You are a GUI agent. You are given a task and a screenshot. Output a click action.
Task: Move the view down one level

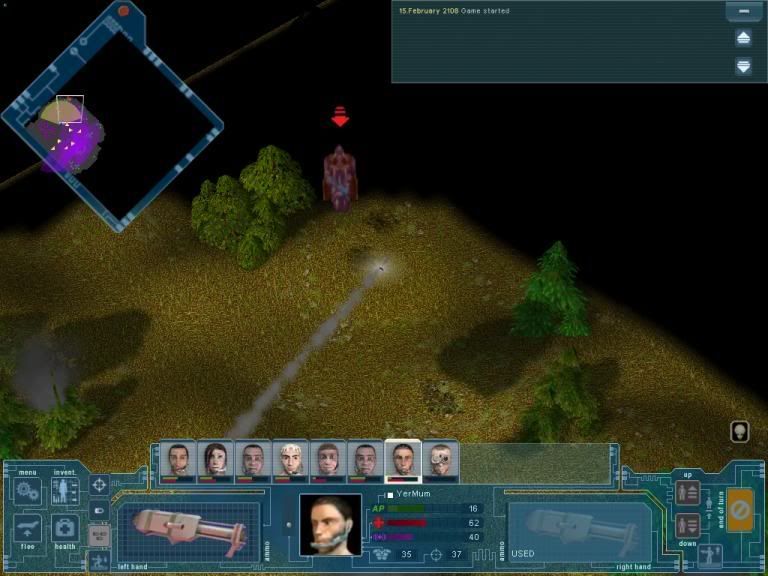tap(688, 524)
